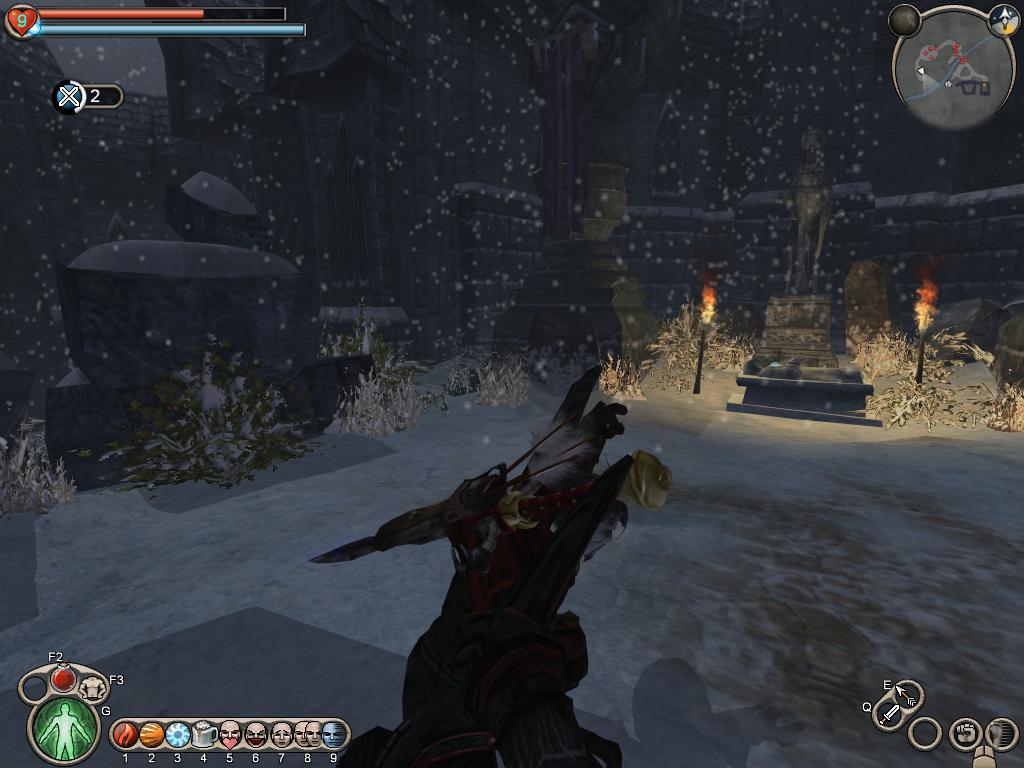
Task: Equip the bow and arrow ranged weapon
Action: 906,694
